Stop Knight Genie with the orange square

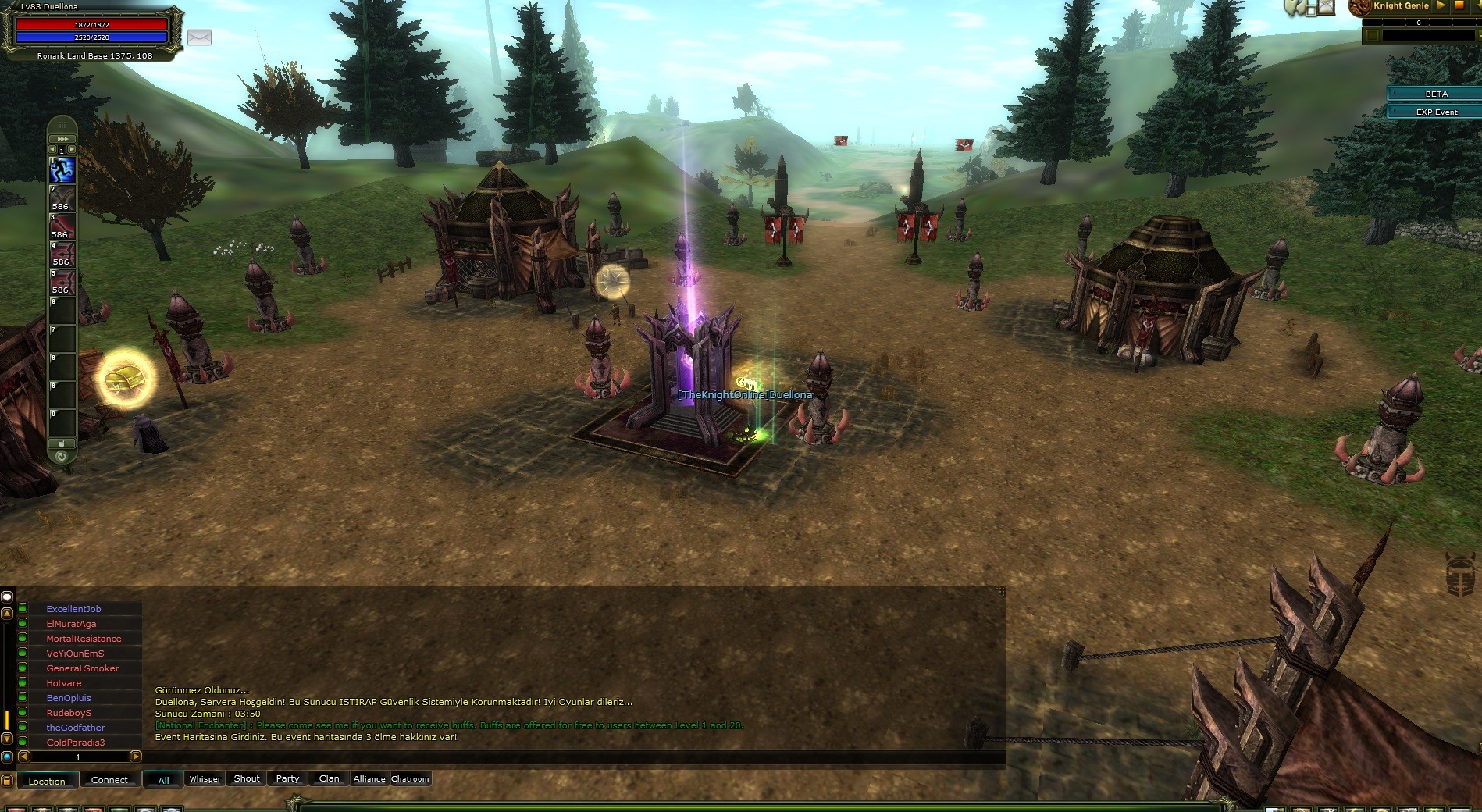tap(1459, 5)
